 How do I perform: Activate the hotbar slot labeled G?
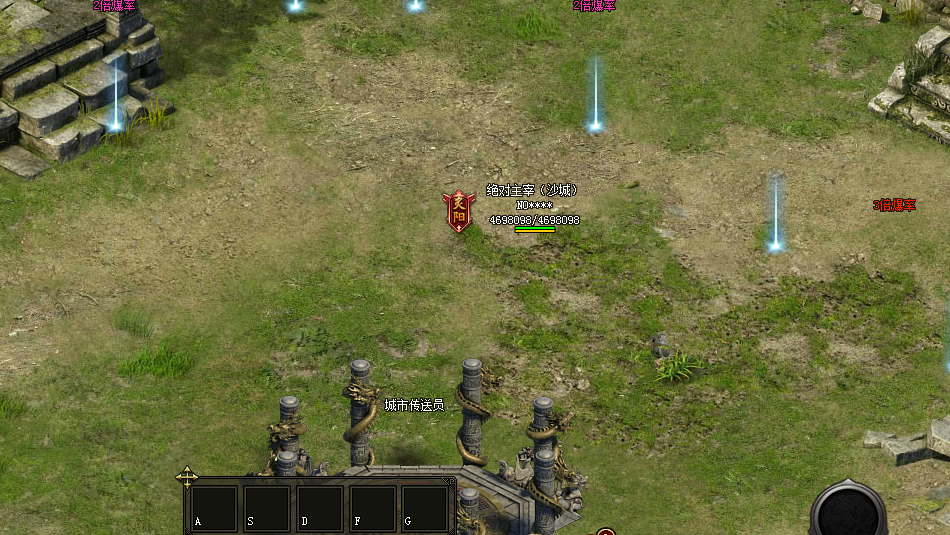[425, 508]
